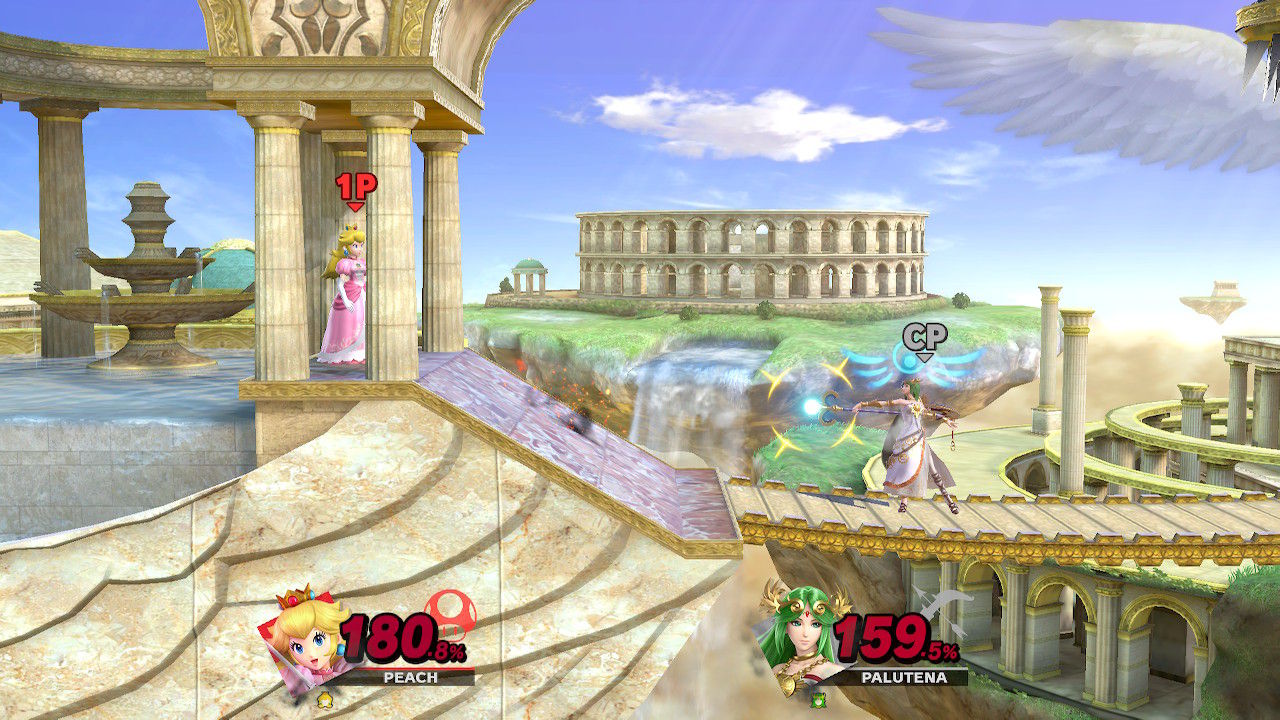Click the stock icon below Palutena's portrait
This screenshot has width=1280, height=720.
(x=820, y=701)
